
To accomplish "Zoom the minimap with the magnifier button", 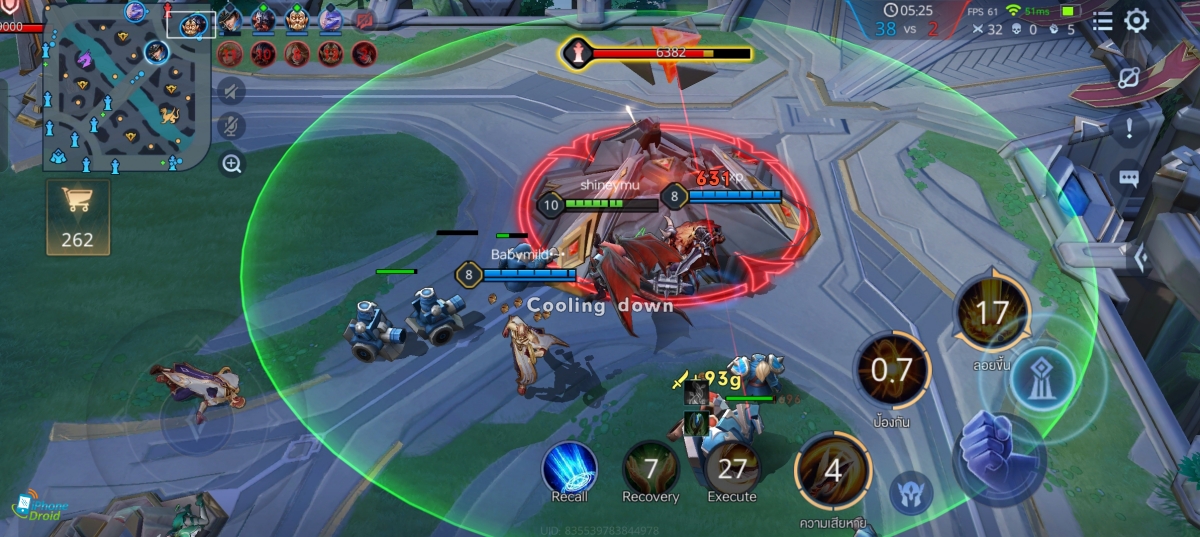I will tap(232, 164).
